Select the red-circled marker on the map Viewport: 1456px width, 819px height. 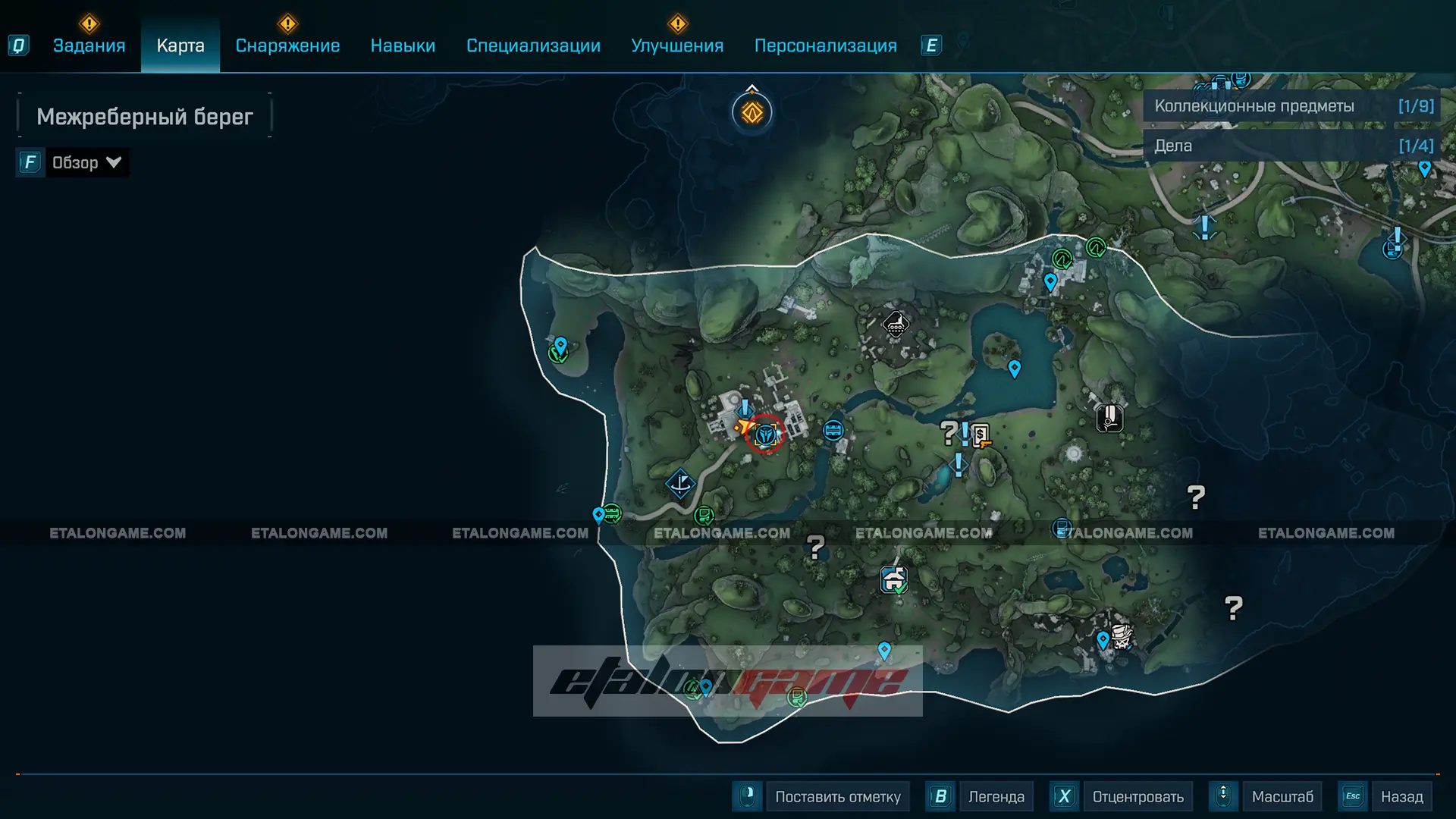point(764,435)
